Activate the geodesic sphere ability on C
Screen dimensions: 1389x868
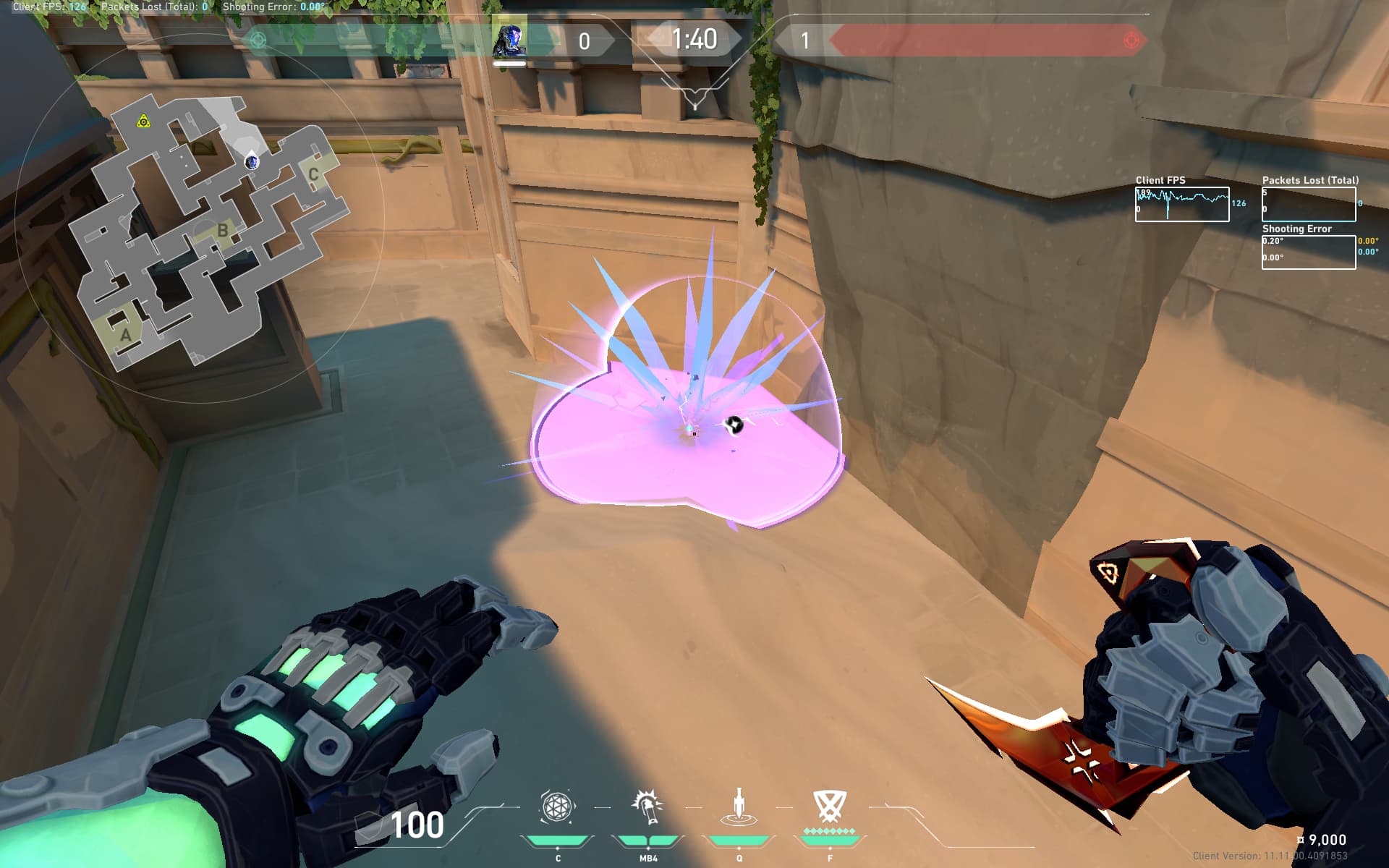coord(557,807)
